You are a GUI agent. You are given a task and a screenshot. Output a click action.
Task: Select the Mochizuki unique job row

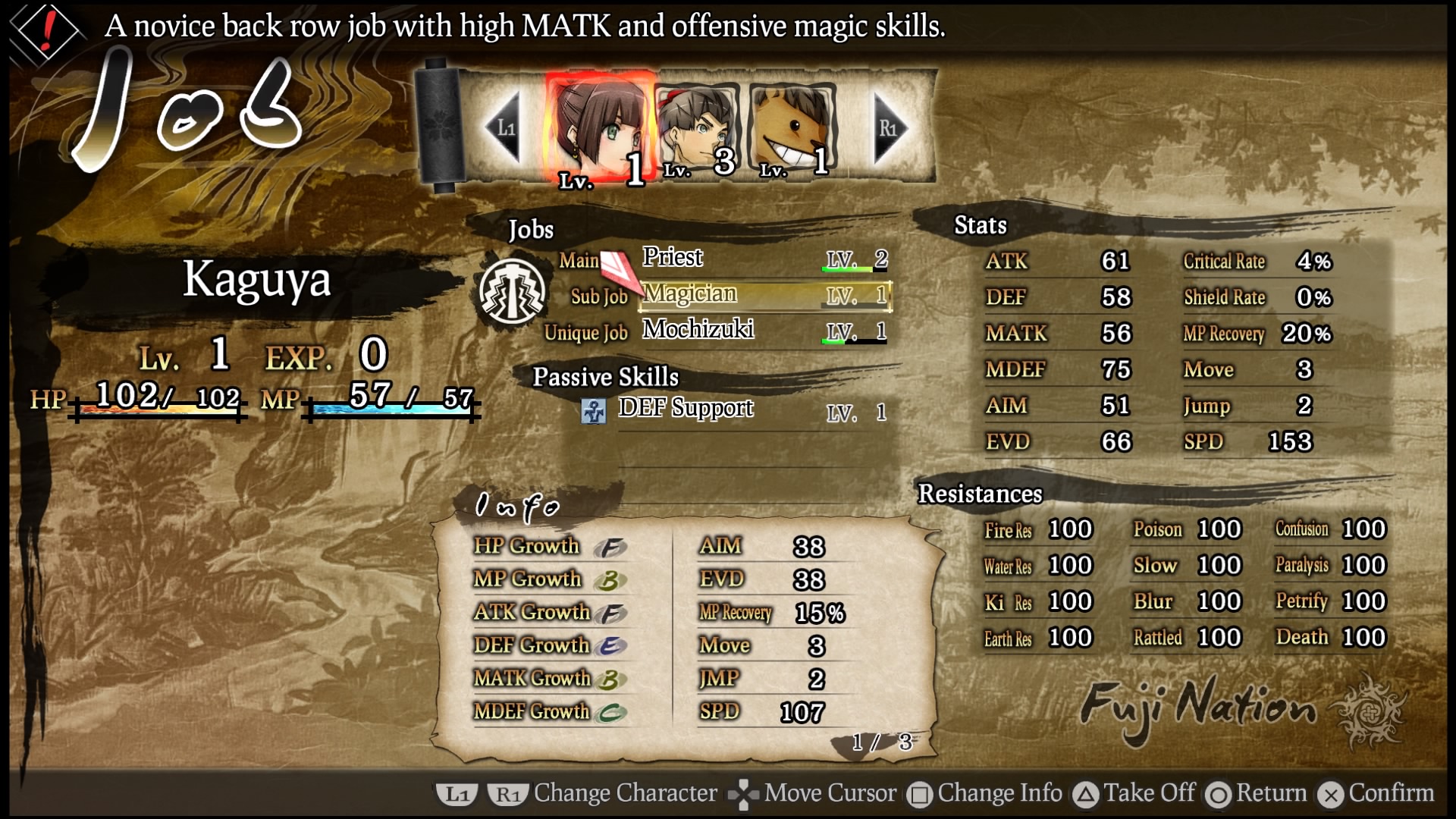click(x=763, y=331)
